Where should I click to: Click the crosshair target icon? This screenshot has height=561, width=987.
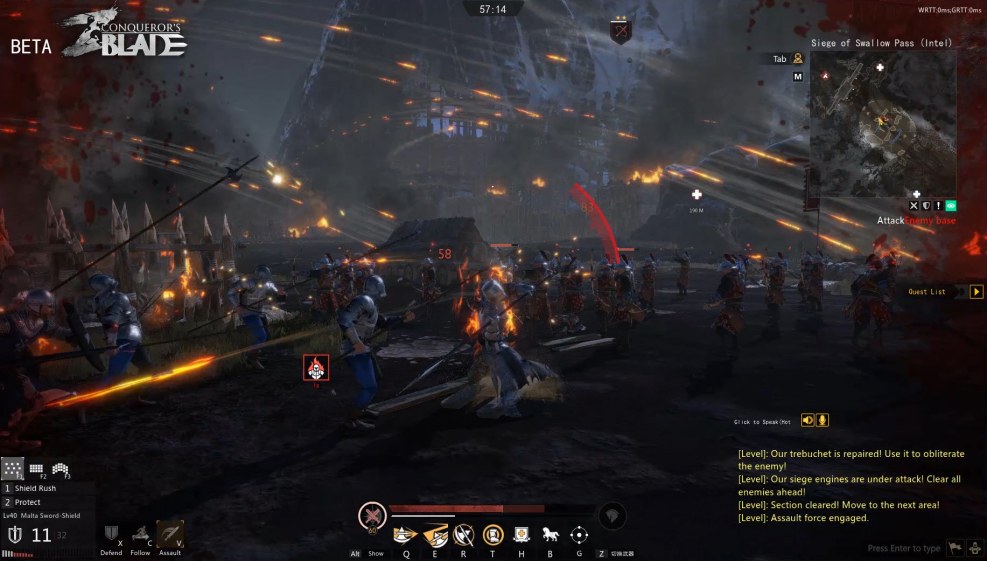pyautogui.click(x=579, y=535)
